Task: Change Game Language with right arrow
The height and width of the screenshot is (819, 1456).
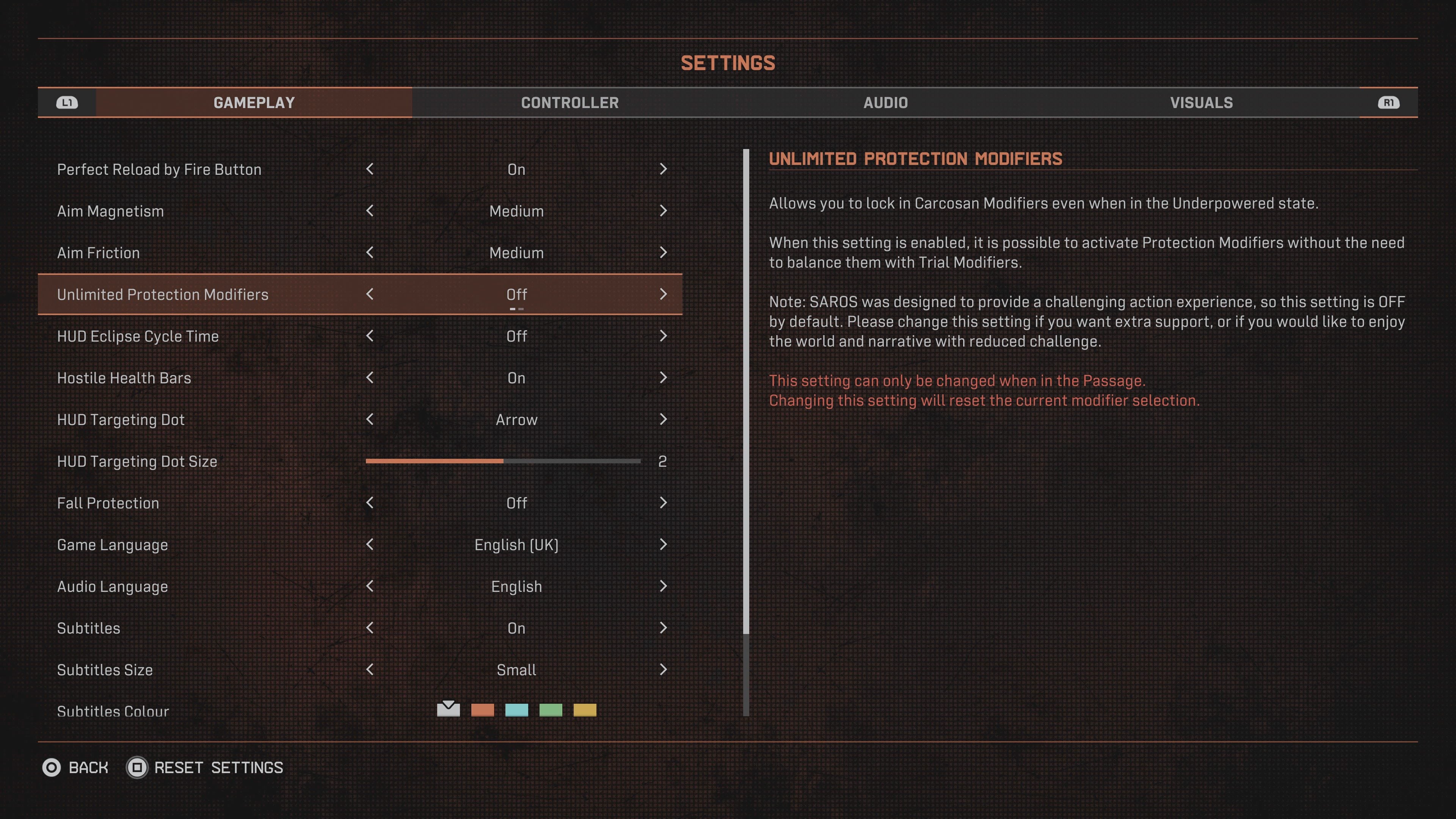Action: (x=663, y=545)
